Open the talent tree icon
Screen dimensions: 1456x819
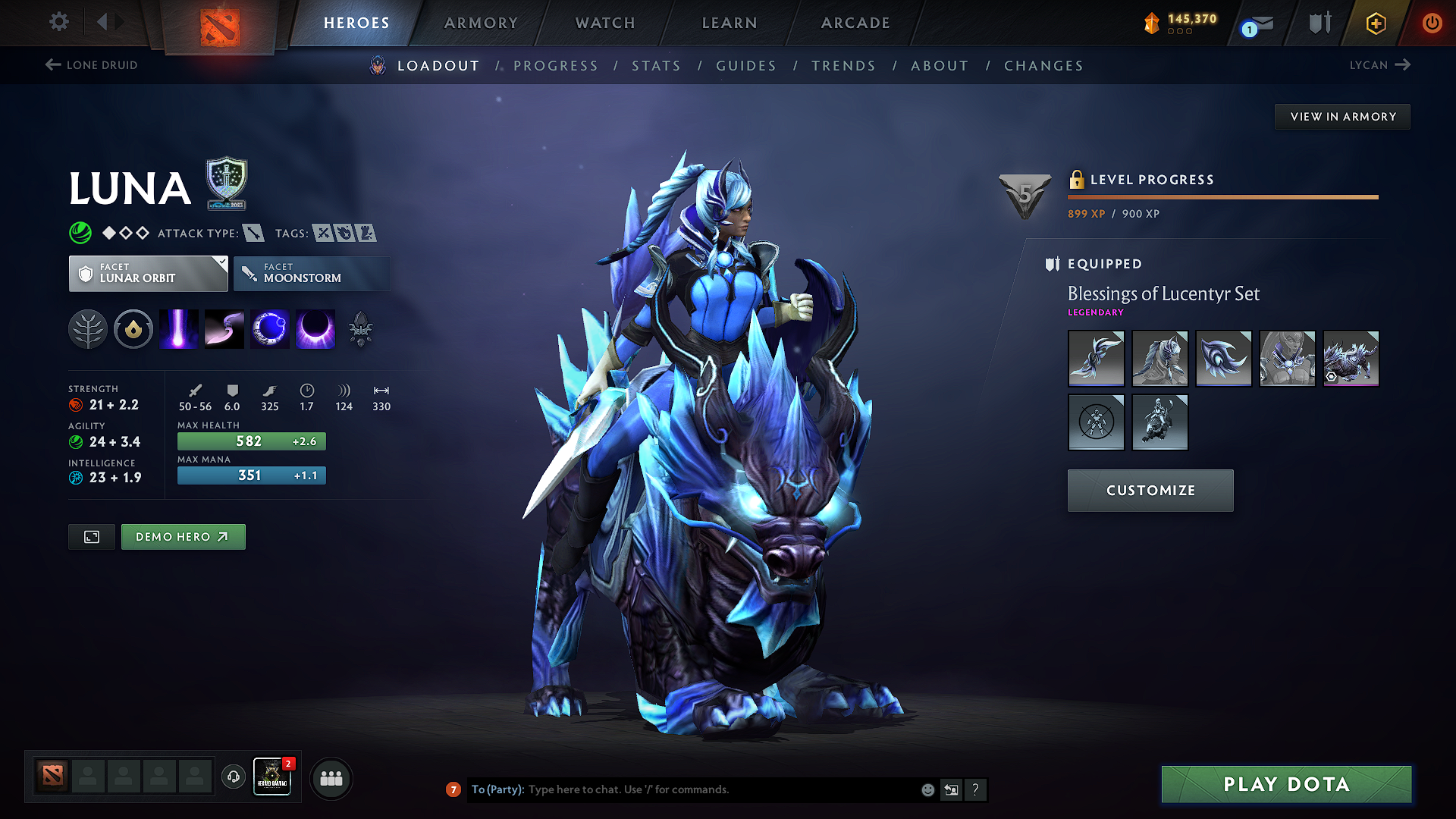coord(88,328)
